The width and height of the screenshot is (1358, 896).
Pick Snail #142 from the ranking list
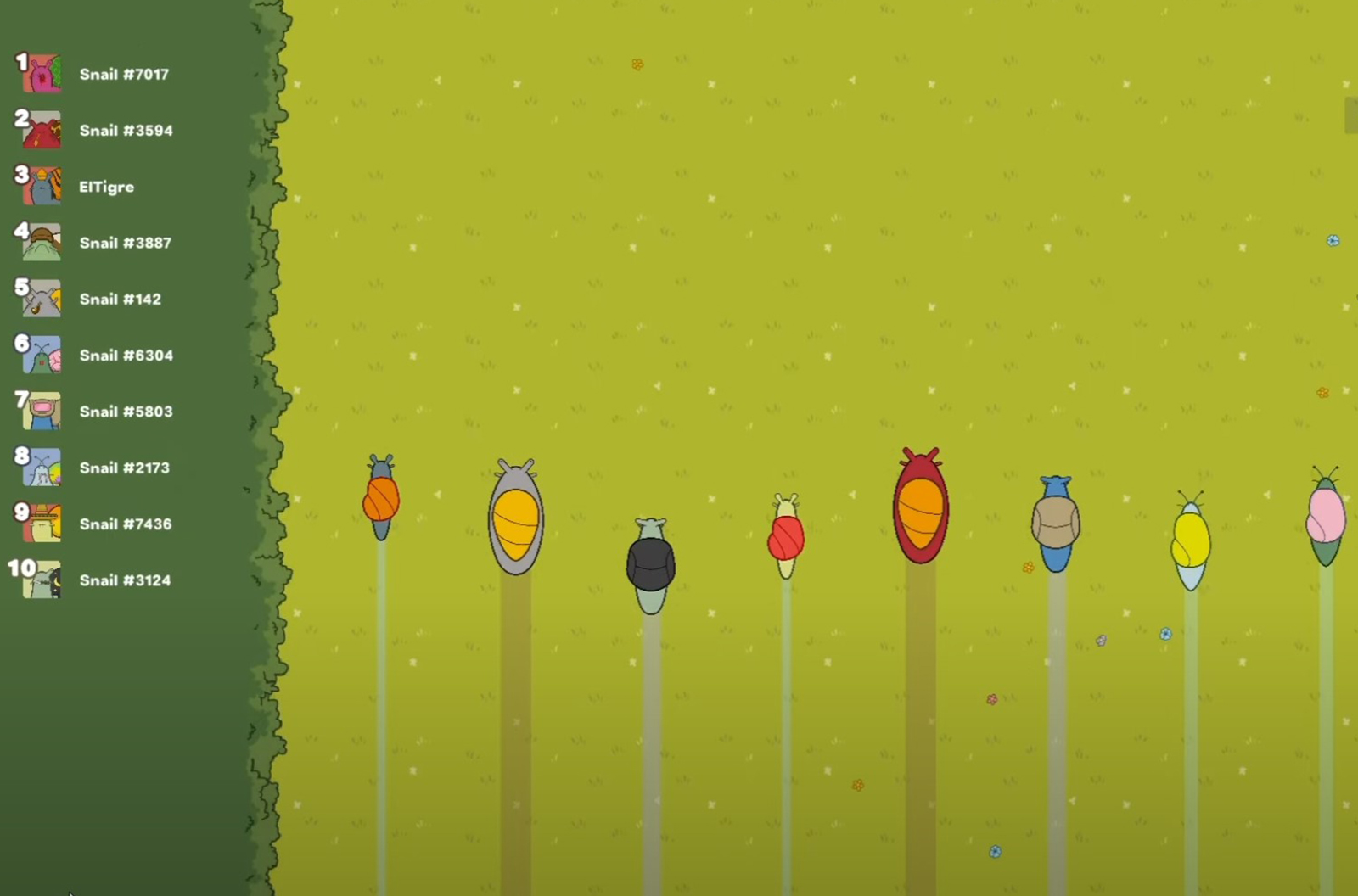point(120,300)
